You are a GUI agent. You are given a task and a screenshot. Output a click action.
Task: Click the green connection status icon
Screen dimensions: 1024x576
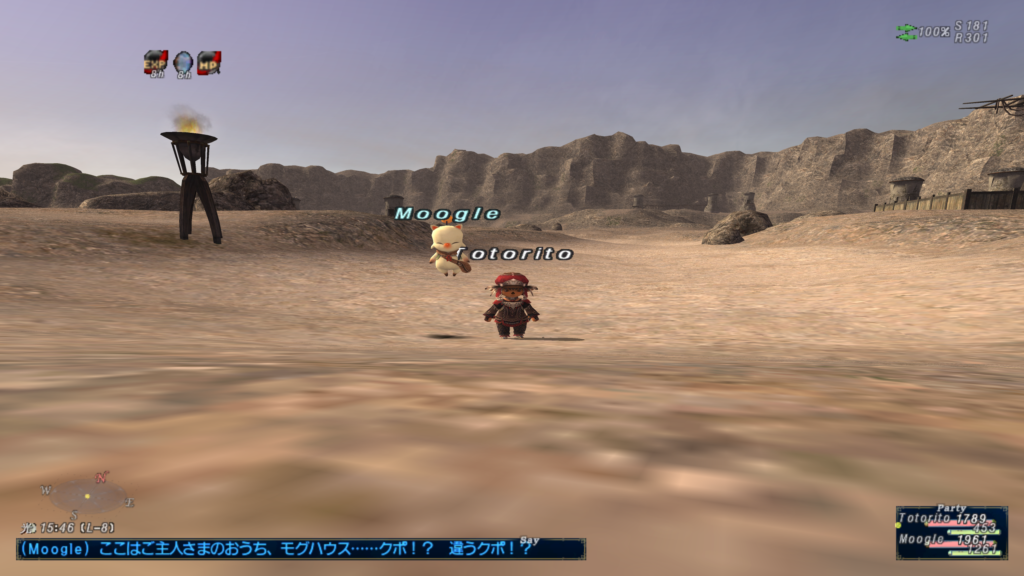pyautogui.click(x=905, y=32)
